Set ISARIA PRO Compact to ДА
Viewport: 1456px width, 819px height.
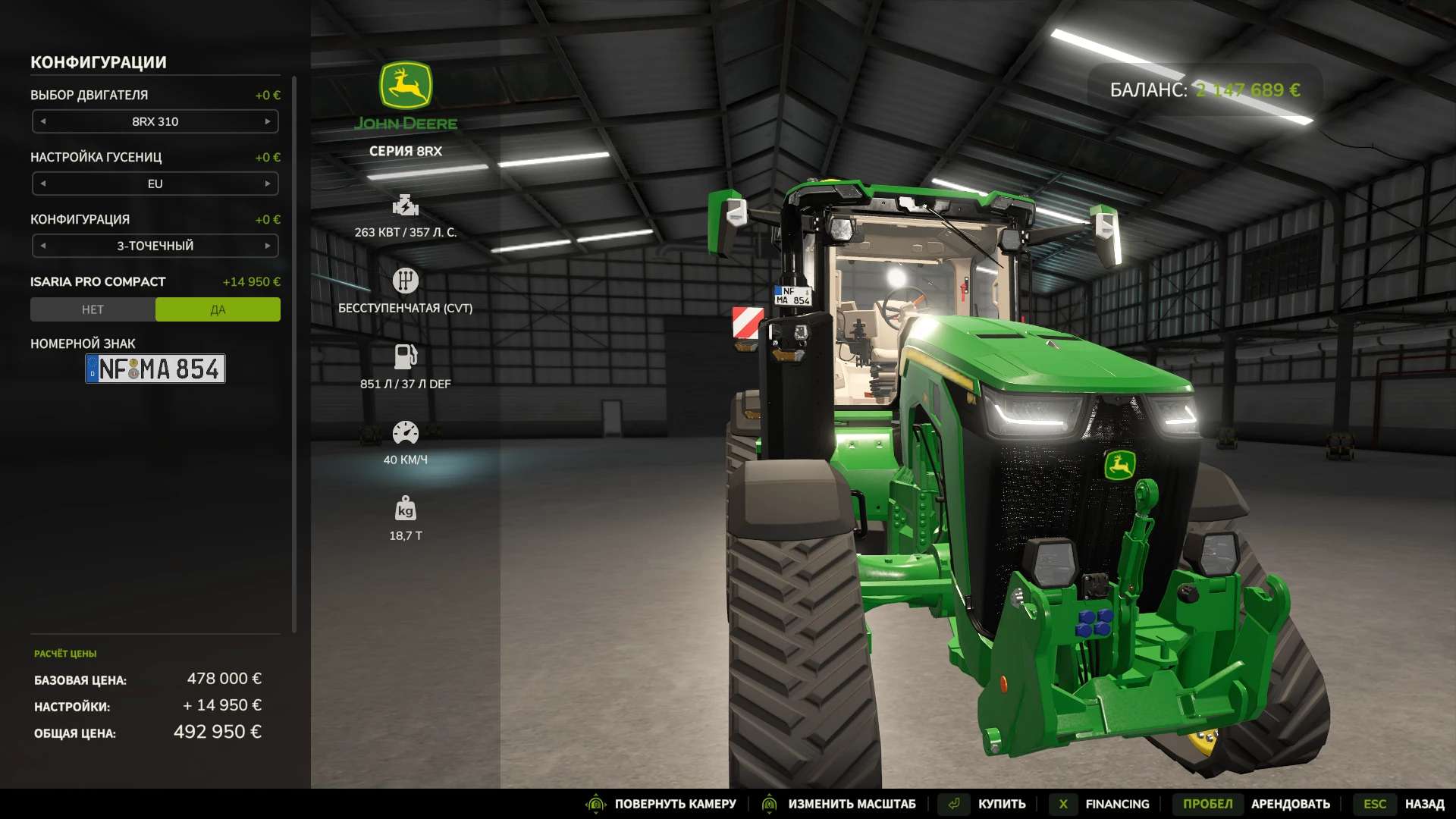[218, 309]
